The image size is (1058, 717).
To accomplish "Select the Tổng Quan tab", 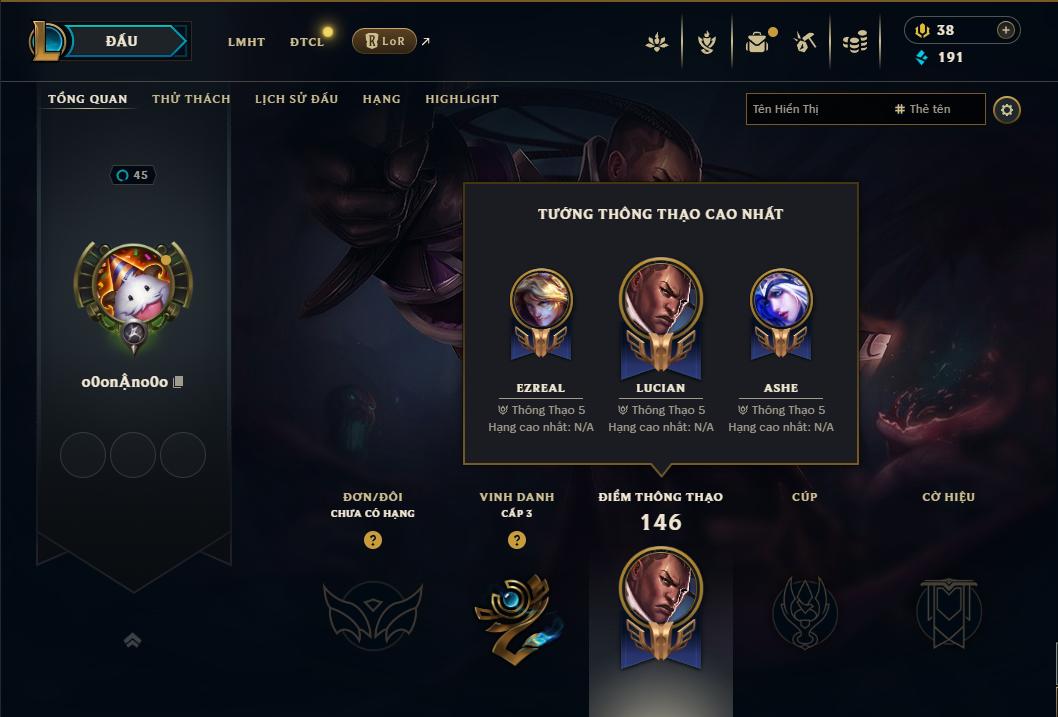I will 88,99.
